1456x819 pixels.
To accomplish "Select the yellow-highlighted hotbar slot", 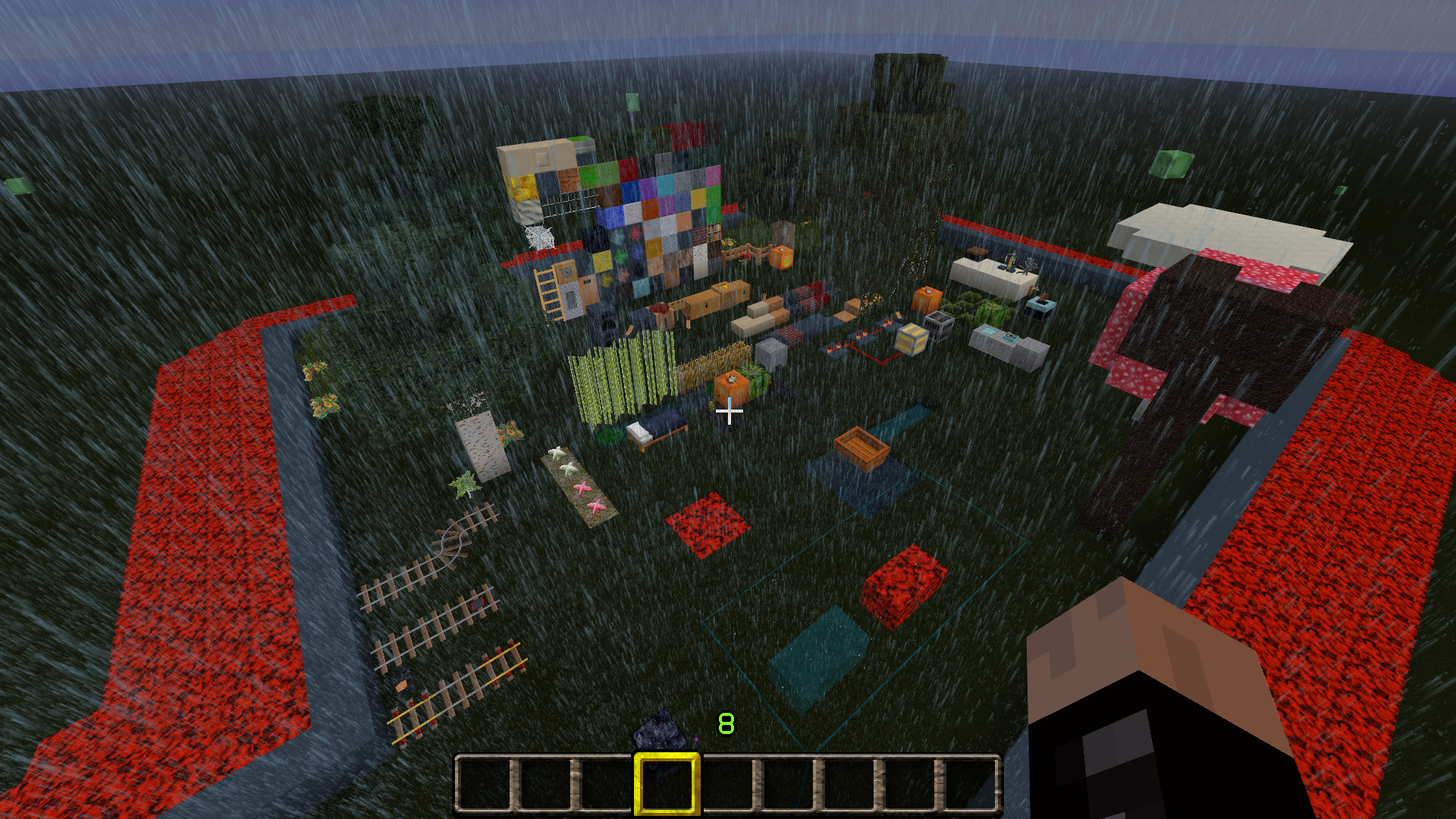I will [x=666, y=784].
